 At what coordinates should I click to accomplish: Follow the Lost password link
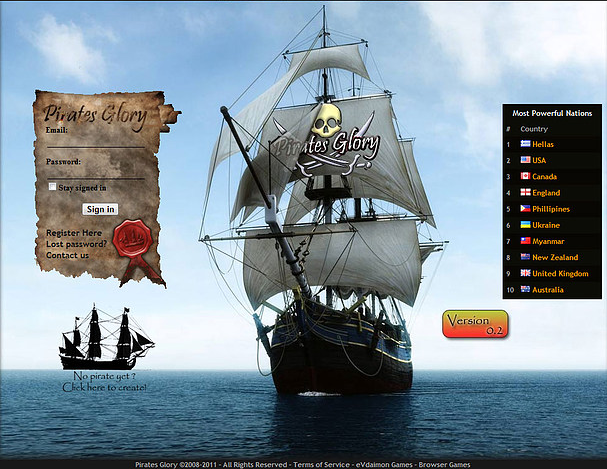[x=77, y=244]
